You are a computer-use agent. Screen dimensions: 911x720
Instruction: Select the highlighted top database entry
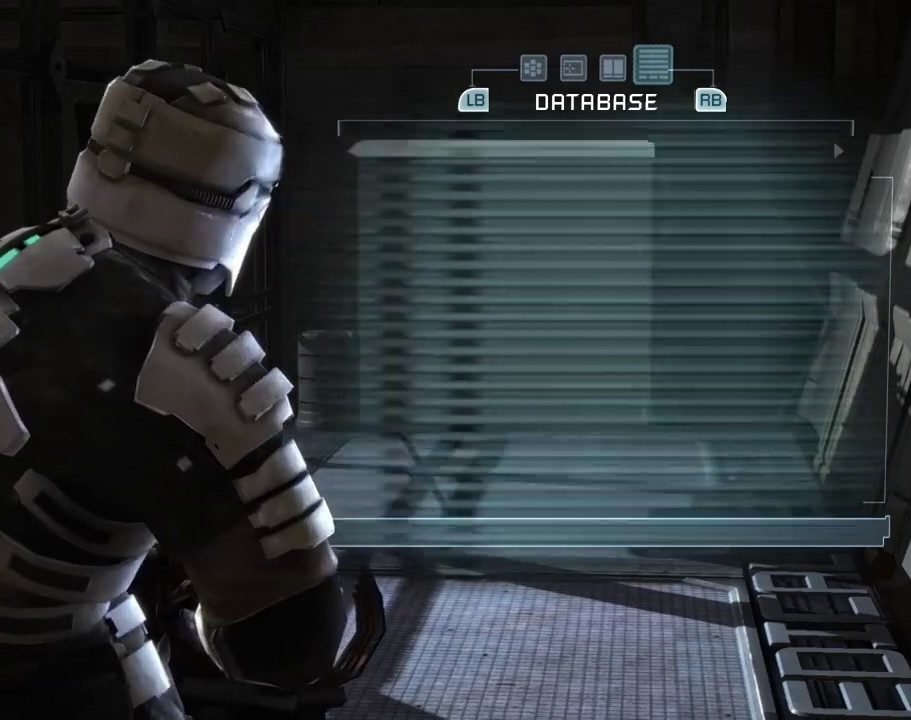(x=502, y=150)
